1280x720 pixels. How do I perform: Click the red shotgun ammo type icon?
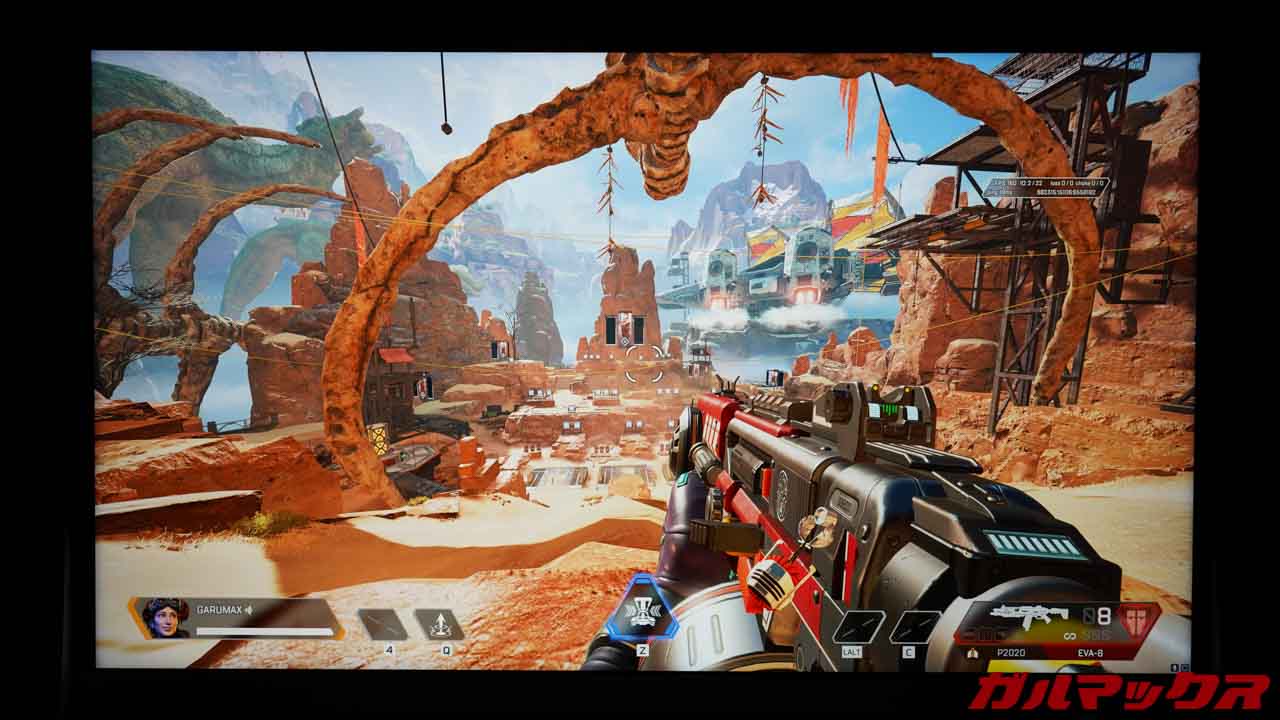tap(1136, 620)
